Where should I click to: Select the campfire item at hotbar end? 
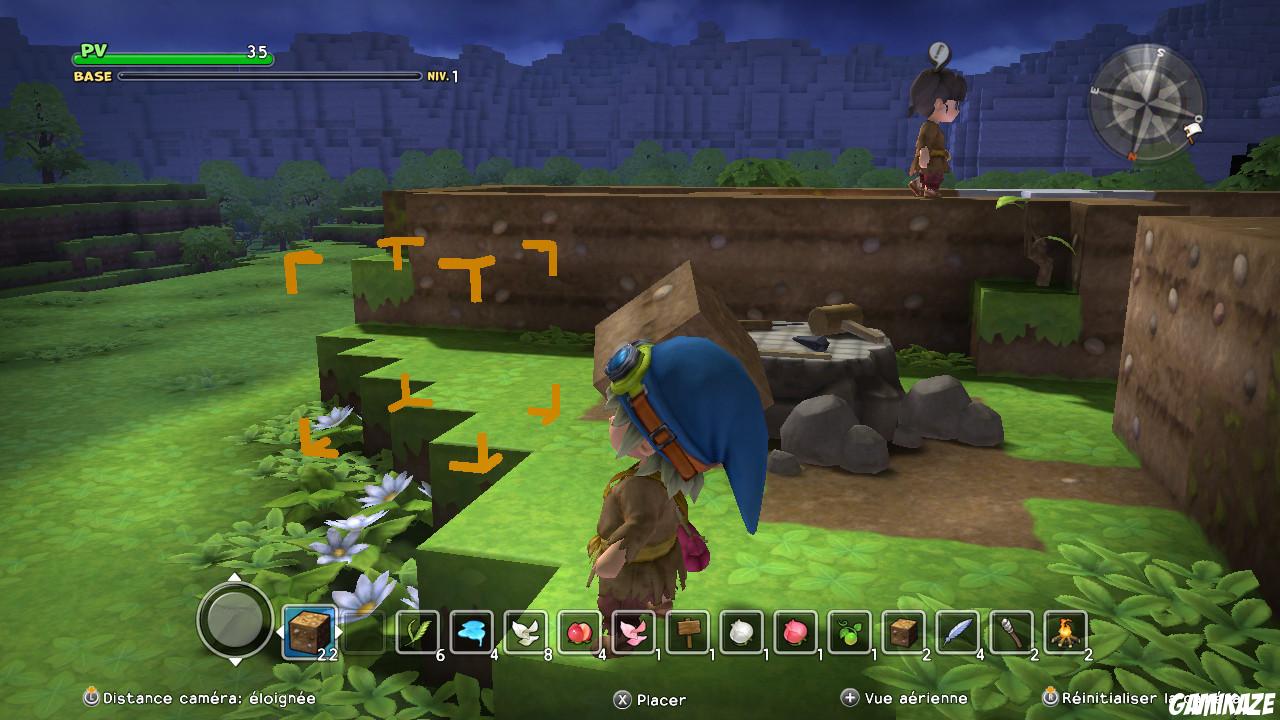click(1063, 630)
